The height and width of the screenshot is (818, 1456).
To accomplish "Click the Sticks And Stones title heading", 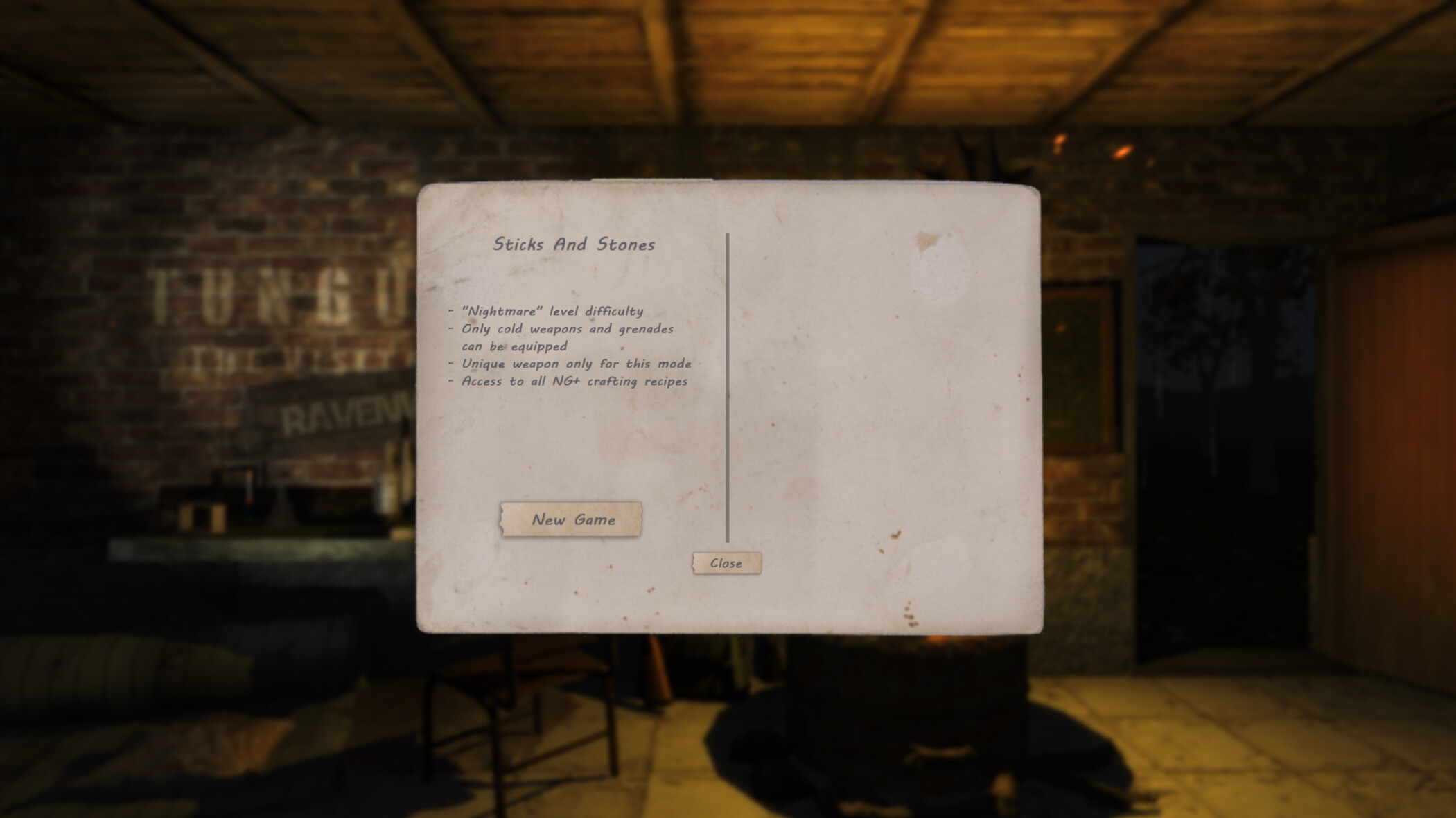I will pos(574,244).
